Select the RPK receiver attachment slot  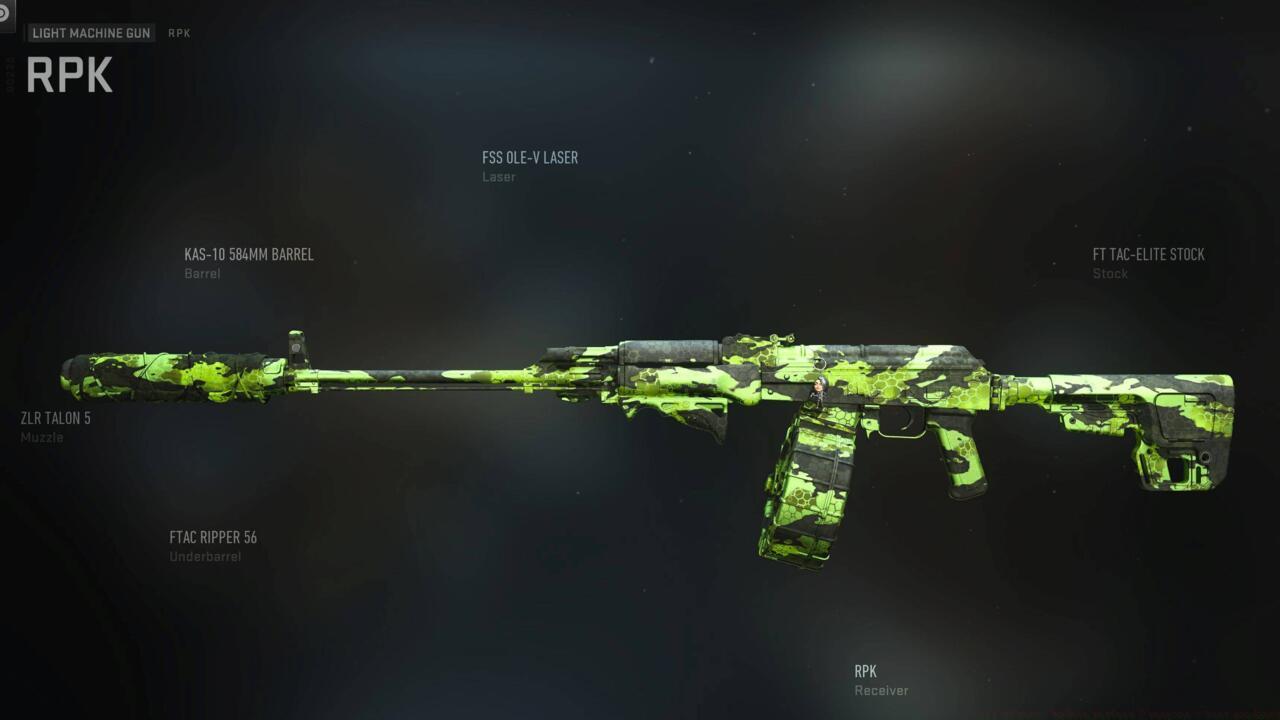coord(866,671)
